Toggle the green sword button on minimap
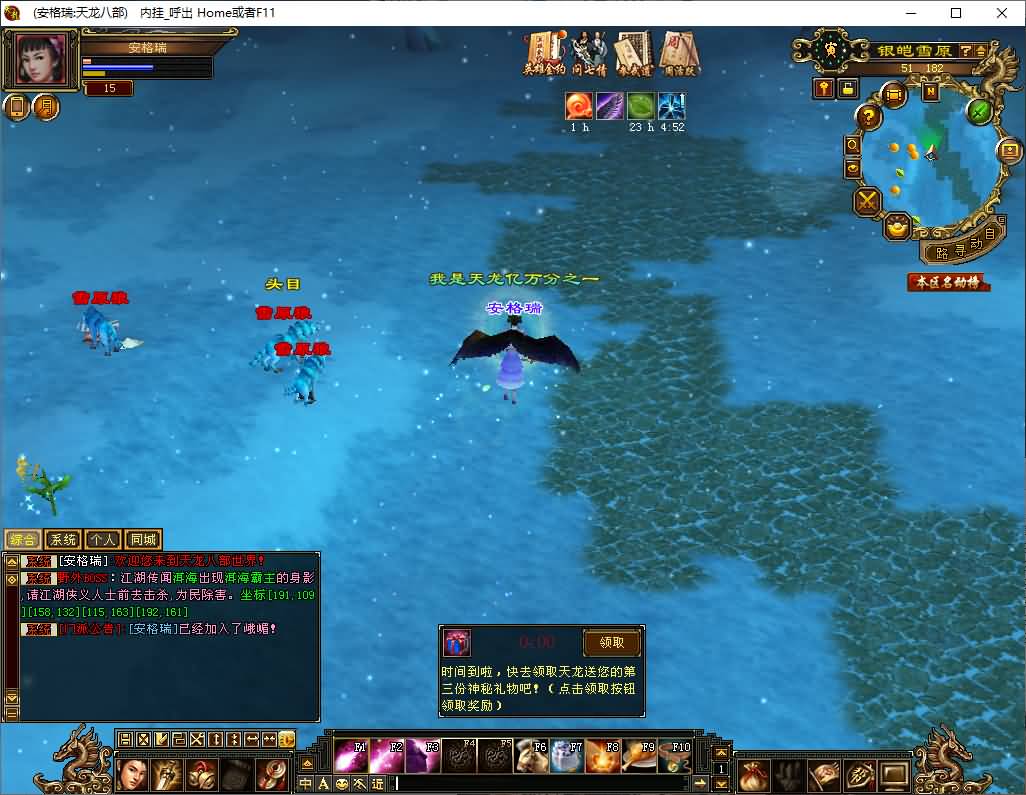The height and width of the screenshot is (795, 1026). pyautogui.click(x=979, y=111)
